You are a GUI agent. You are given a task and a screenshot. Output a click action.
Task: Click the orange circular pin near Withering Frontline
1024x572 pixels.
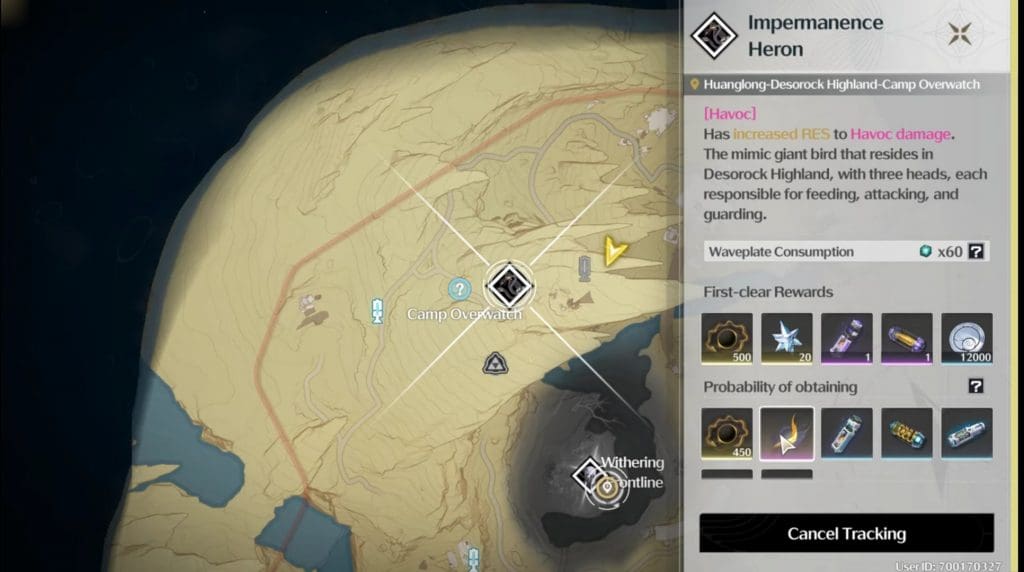[607, 489]
